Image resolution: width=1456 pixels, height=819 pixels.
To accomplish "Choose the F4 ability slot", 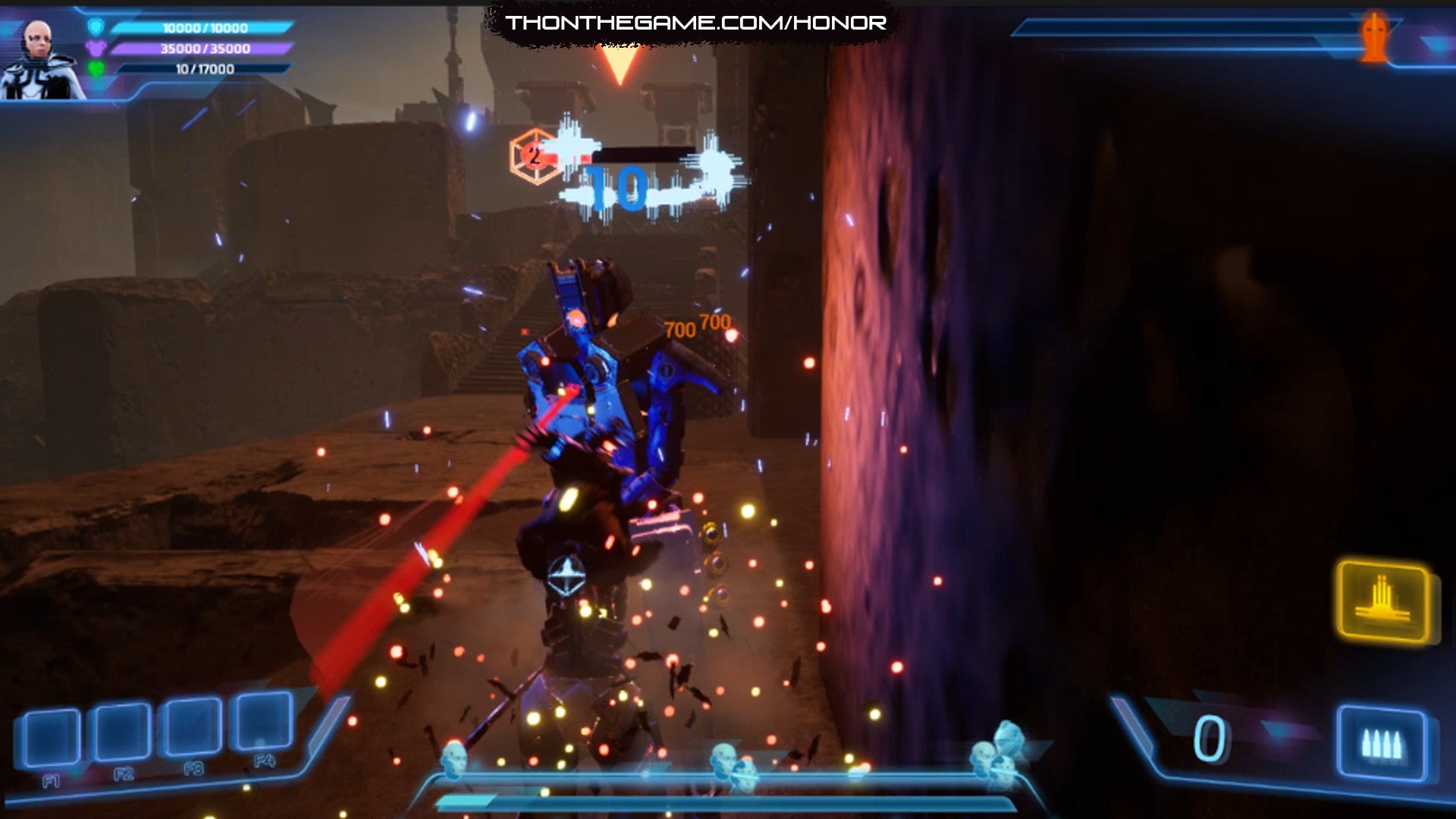I will [264, 722].
